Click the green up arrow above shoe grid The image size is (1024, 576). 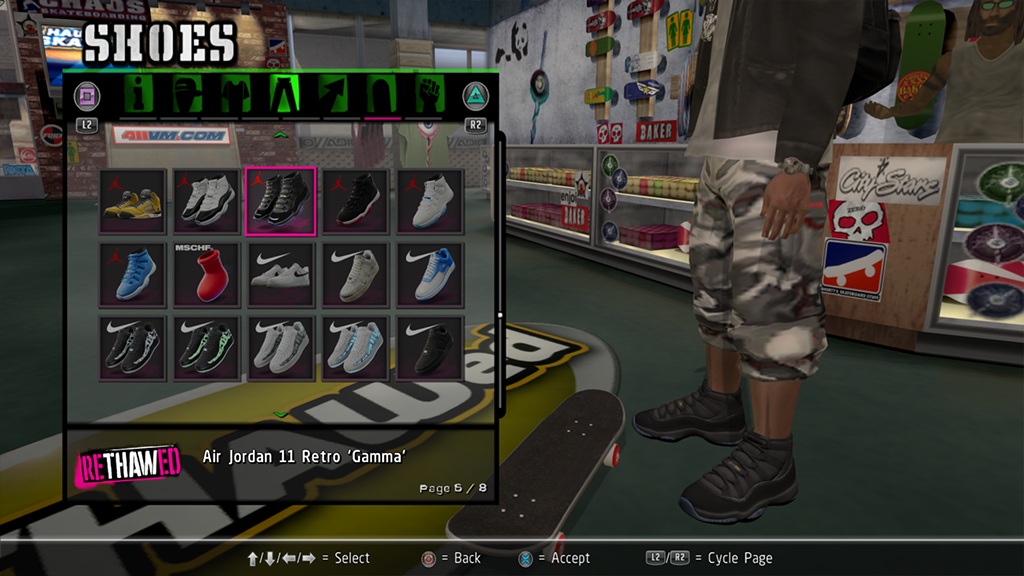(281, 134)
